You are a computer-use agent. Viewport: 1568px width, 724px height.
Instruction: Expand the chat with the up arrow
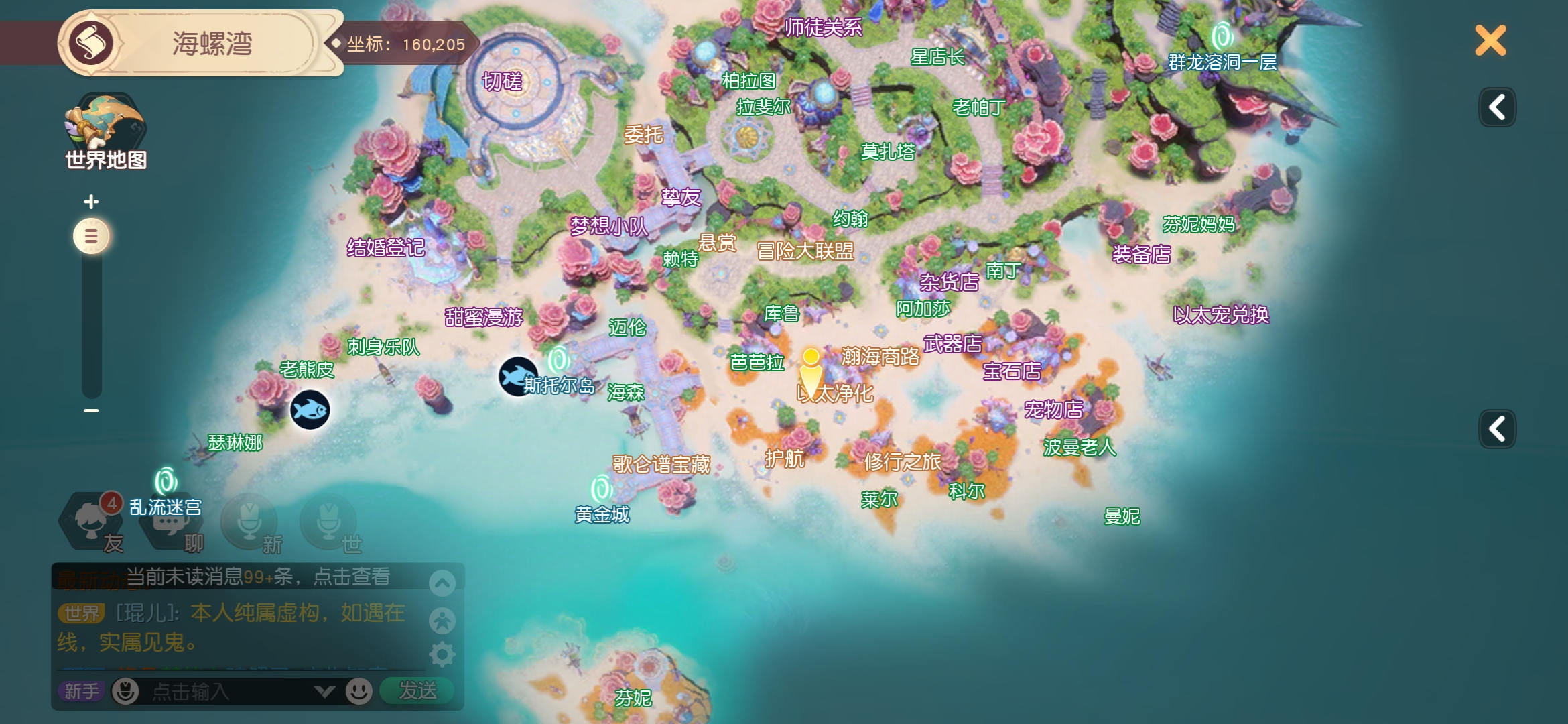click(442, 583)
